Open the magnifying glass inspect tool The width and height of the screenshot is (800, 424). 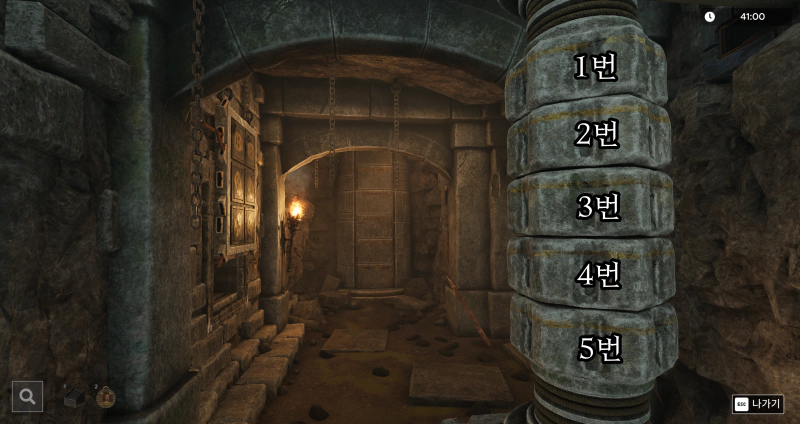coord(27,396)
